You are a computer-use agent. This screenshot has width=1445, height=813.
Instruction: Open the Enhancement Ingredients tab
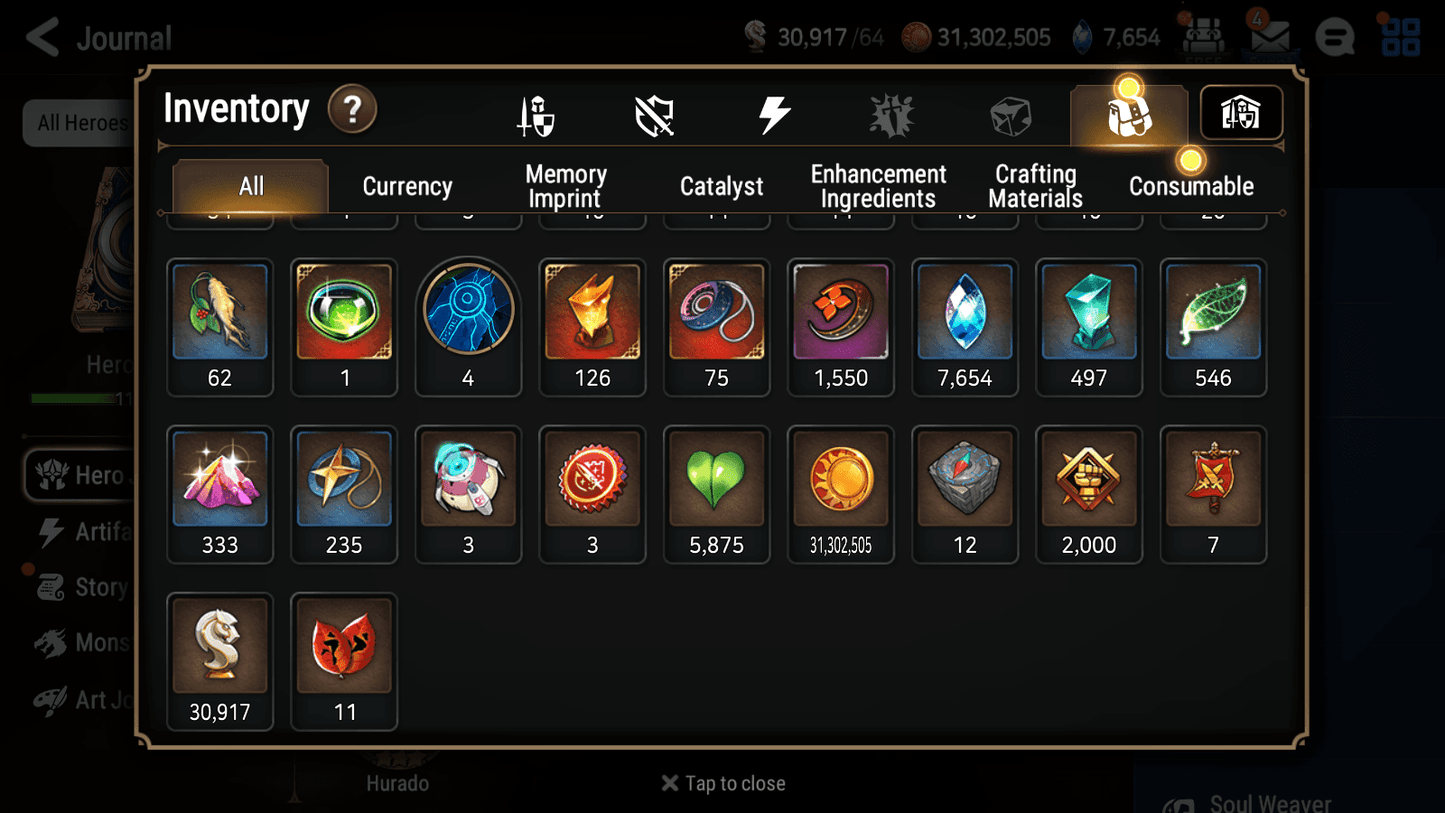[878, 185]
